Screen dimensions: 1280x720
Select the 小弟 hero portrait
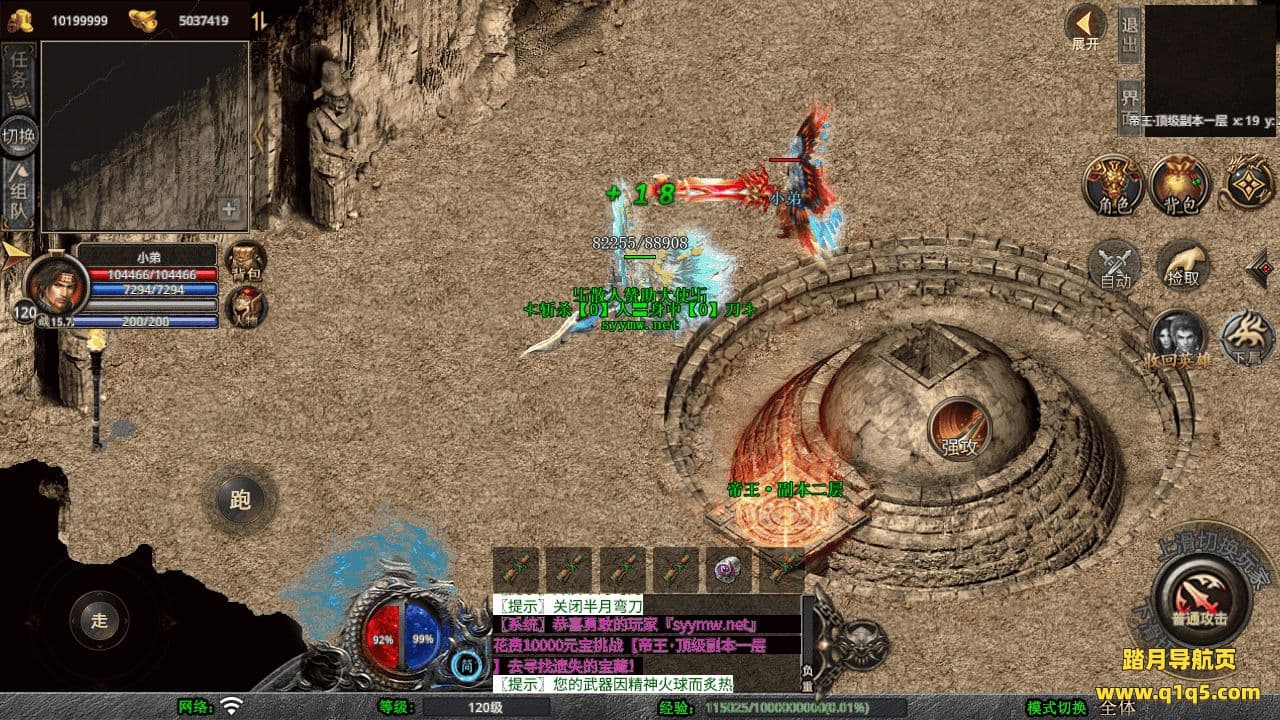(x=55, y=283)
